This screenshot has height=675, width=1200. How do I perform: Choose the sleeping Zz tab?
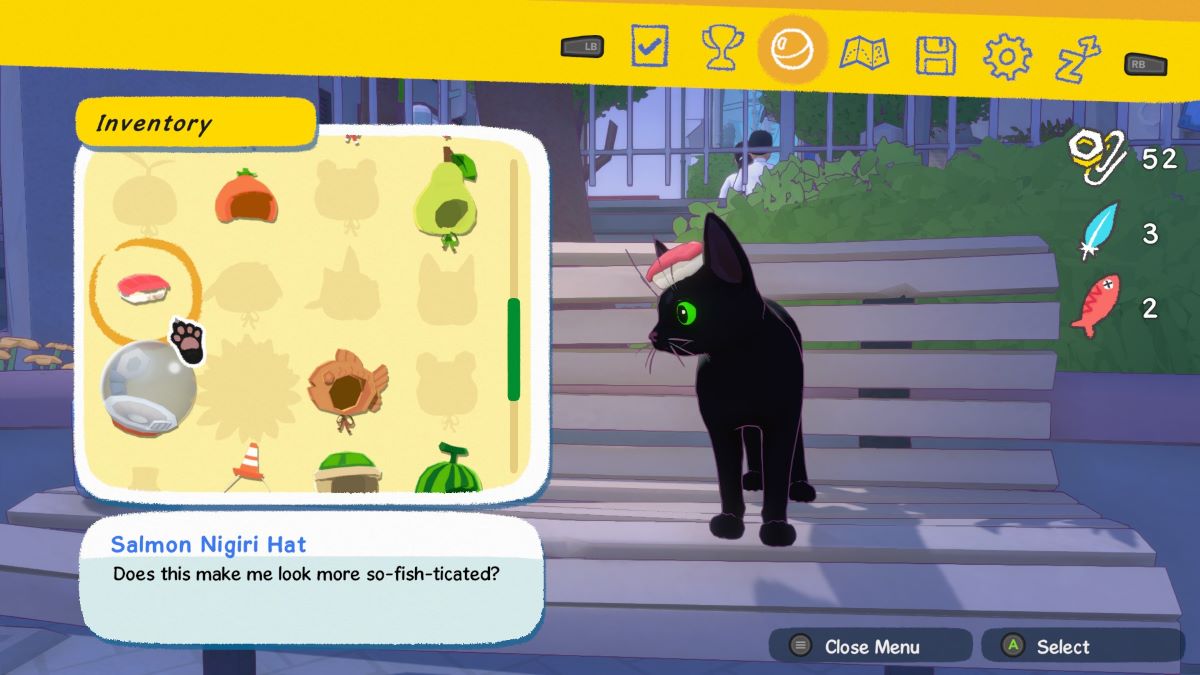(x=1078, y=58)
